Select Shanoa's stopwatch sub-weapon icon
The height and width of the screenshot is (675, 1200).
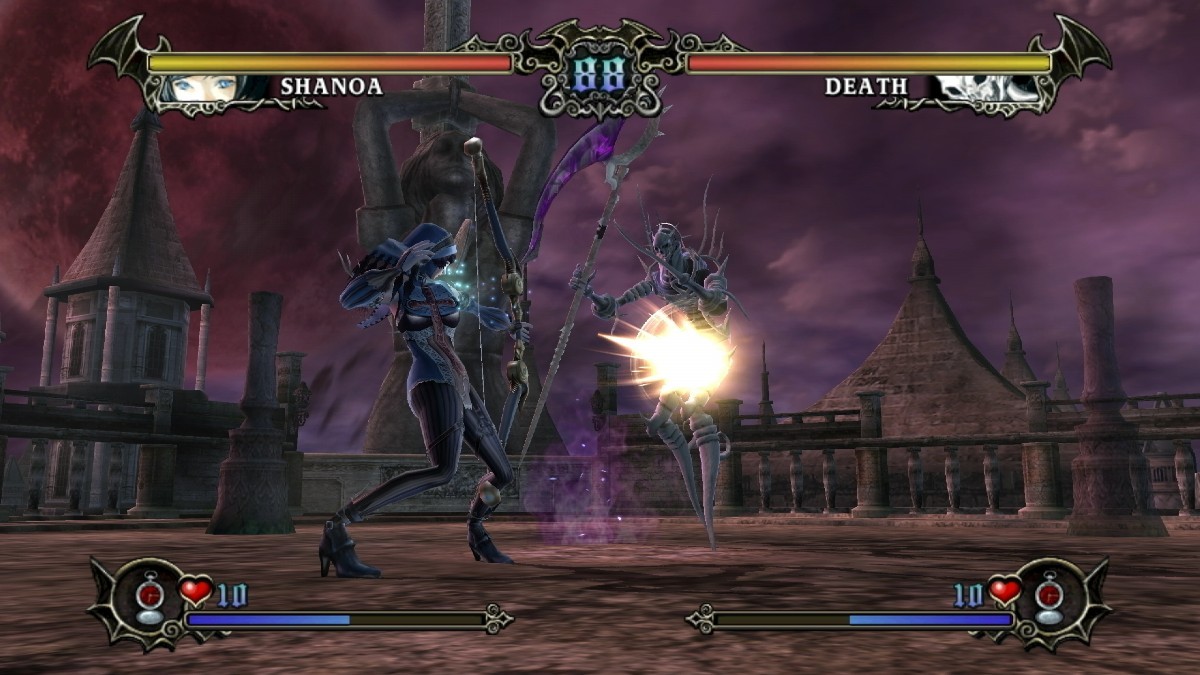pyautogui.click(x=148, y=598)
